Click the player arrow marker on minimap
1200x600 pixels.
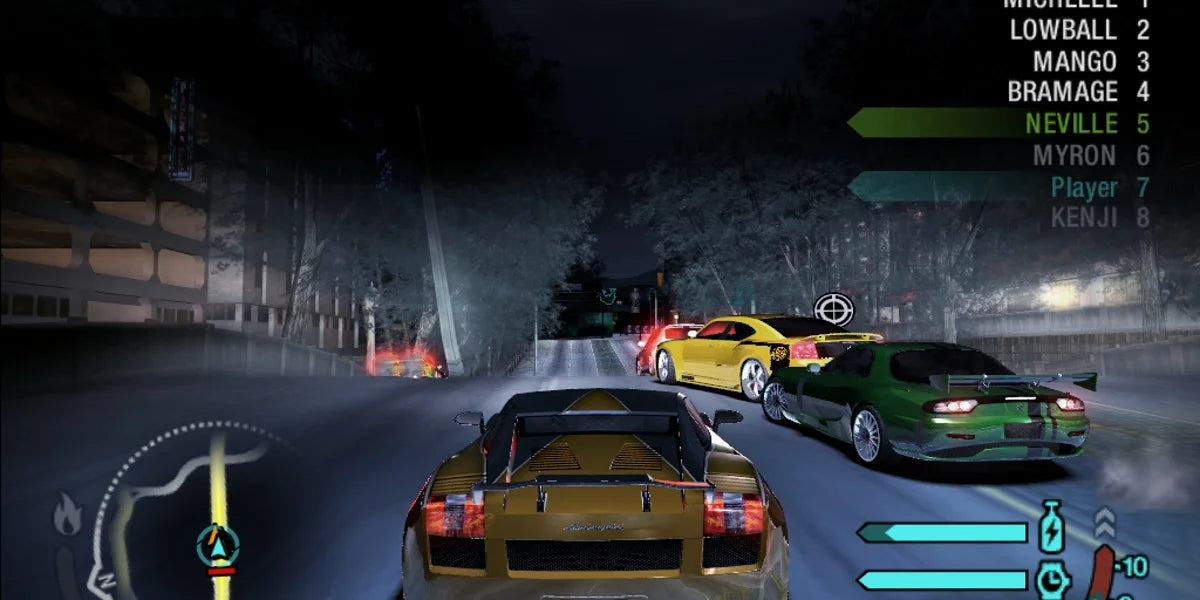pos(217,545)
